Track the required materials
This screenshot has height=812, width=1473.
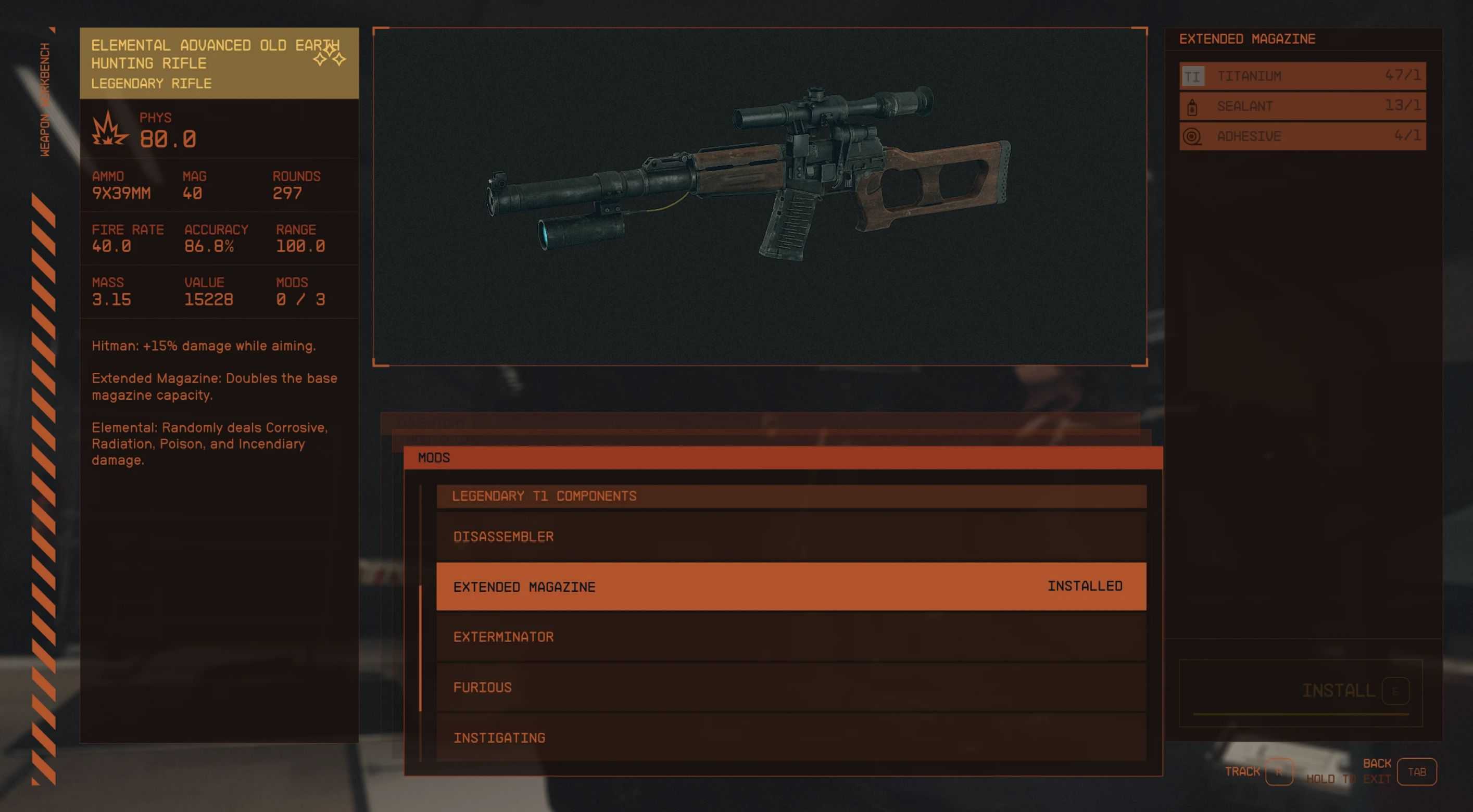click(x=1279, y=771)
